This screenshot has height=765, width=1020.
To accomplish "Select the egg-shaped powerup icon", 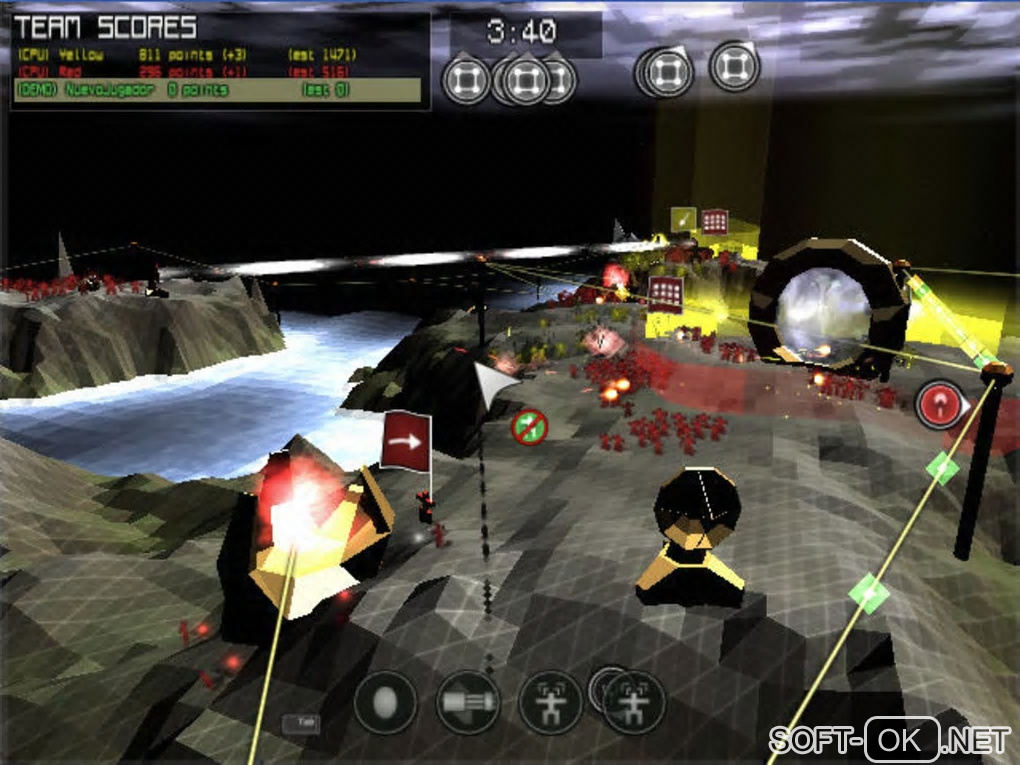I will click(385, 702).
